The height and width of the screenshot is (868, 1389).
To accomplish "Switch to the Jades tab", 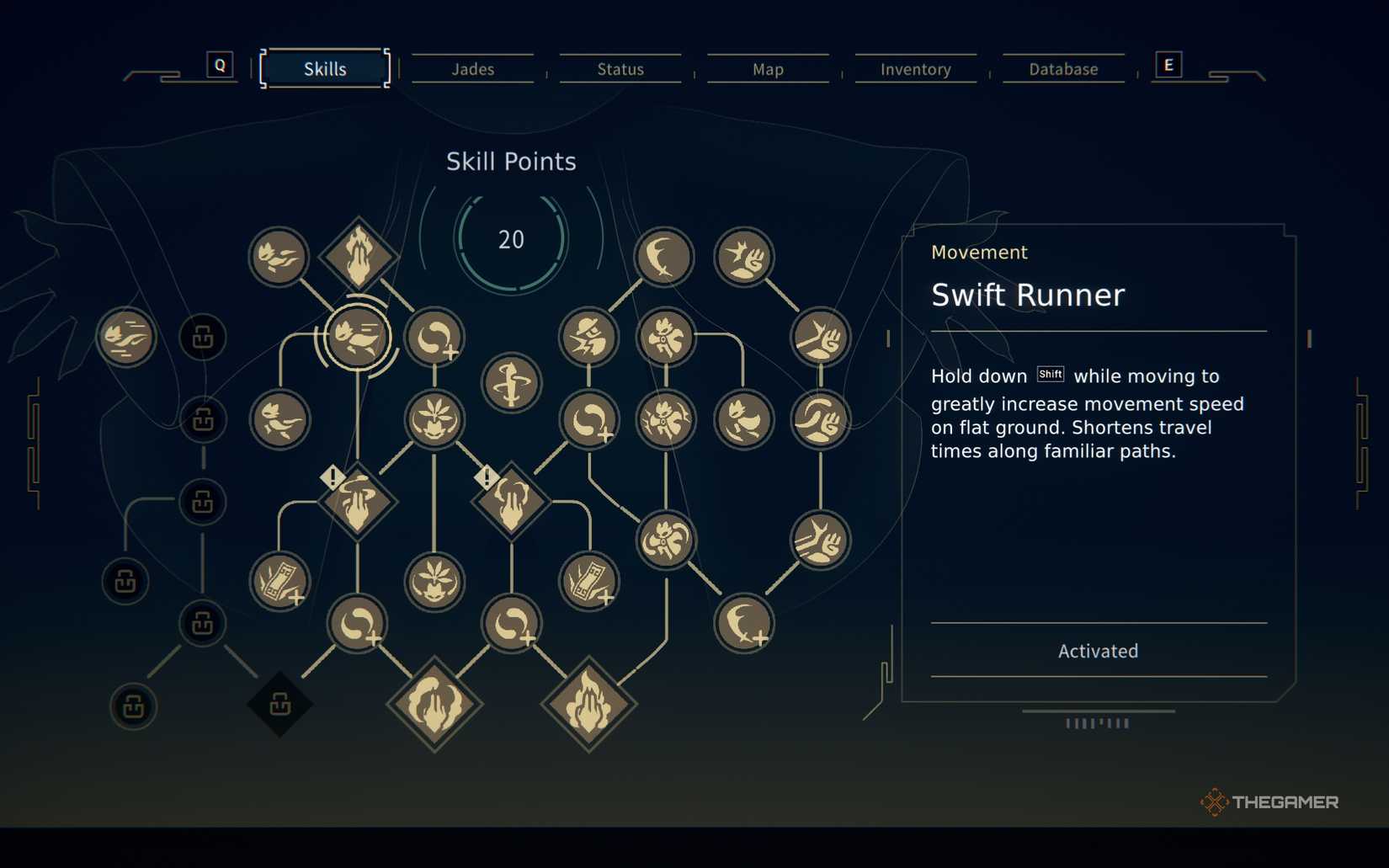I will coord(472,69).
